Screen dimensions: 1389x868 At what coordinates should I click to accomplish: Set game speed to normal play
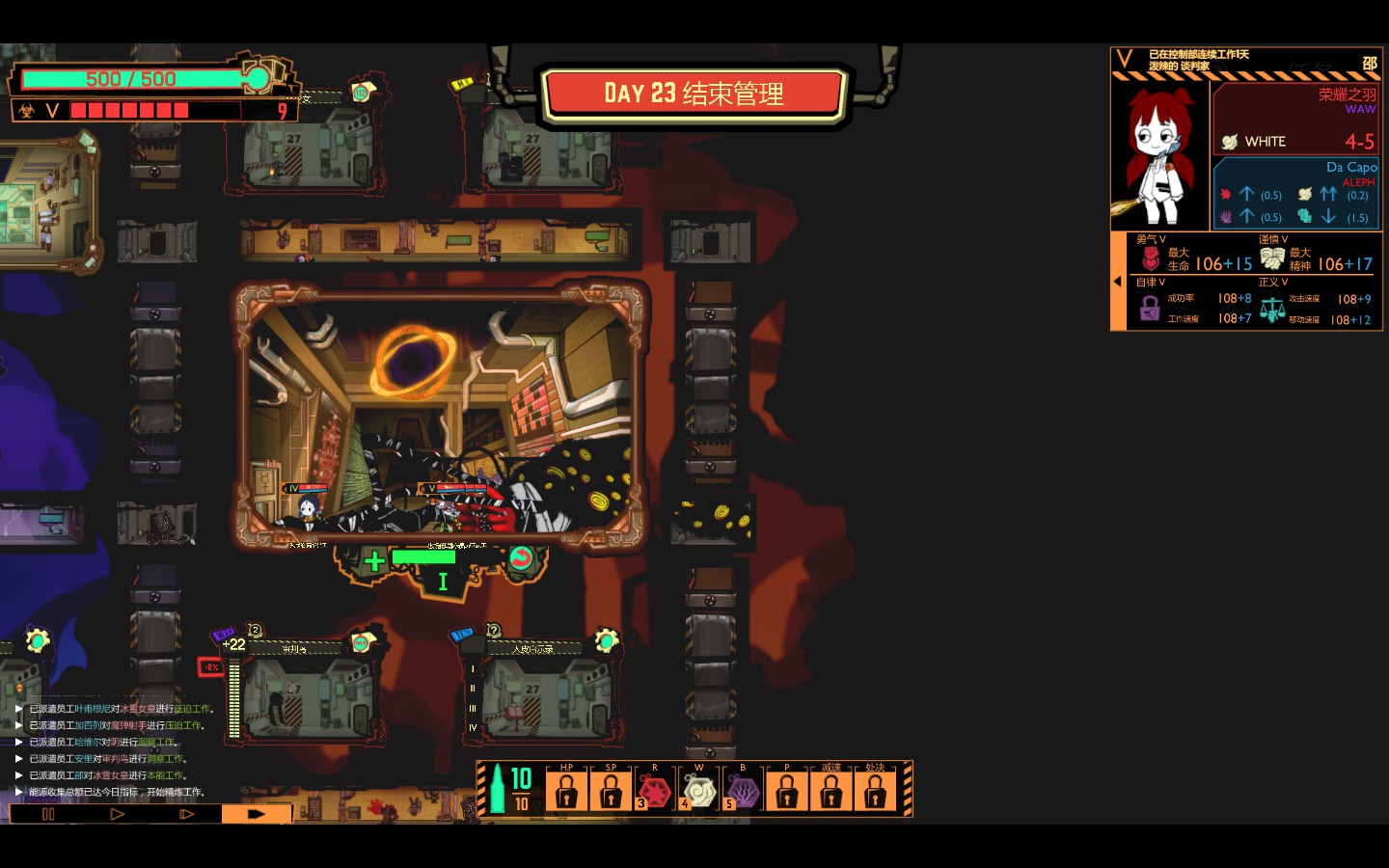pos(117,814)
